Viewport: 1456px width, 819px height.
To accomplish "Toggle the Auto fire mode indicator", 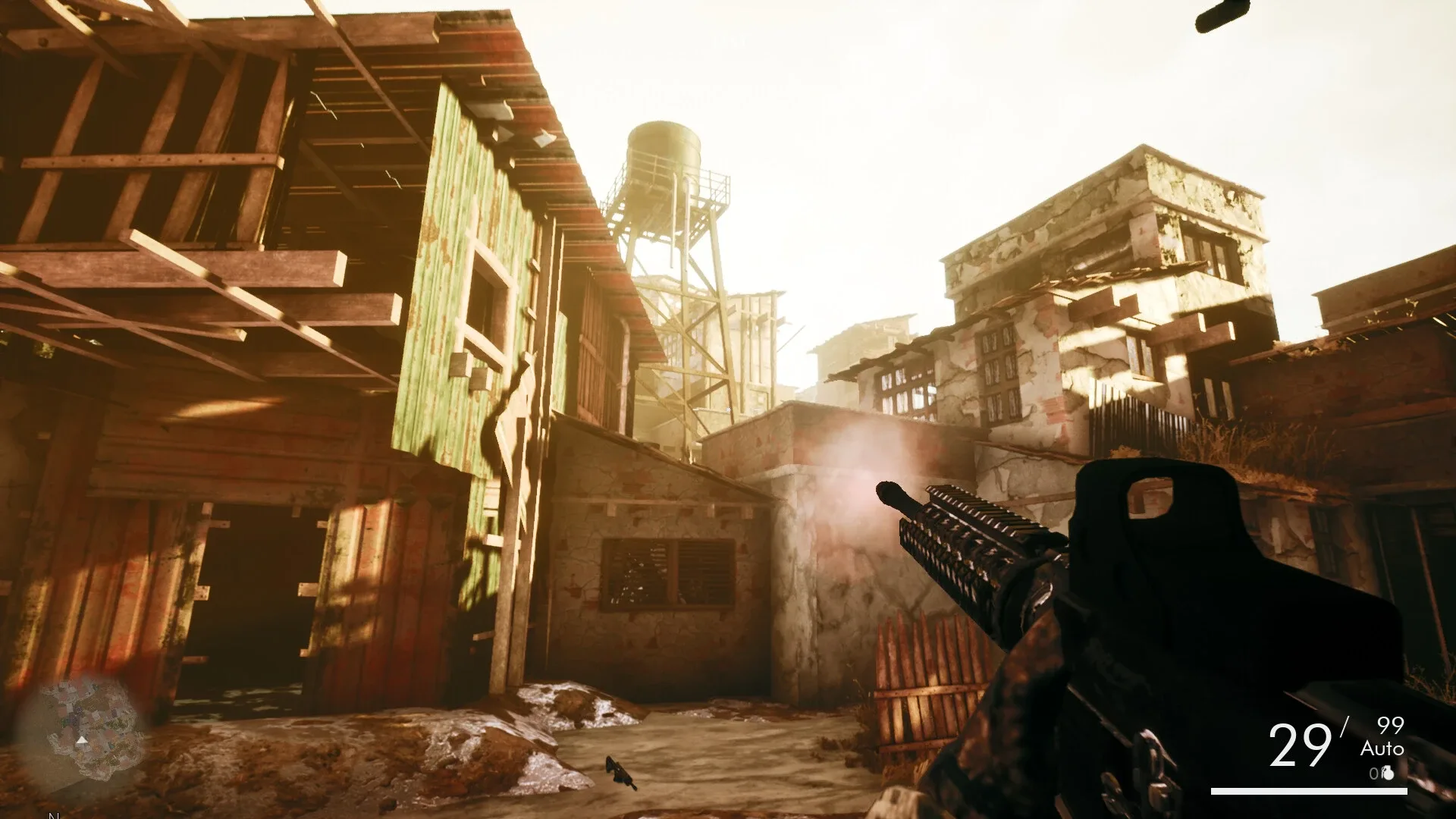I will [x=1382, y=749].
